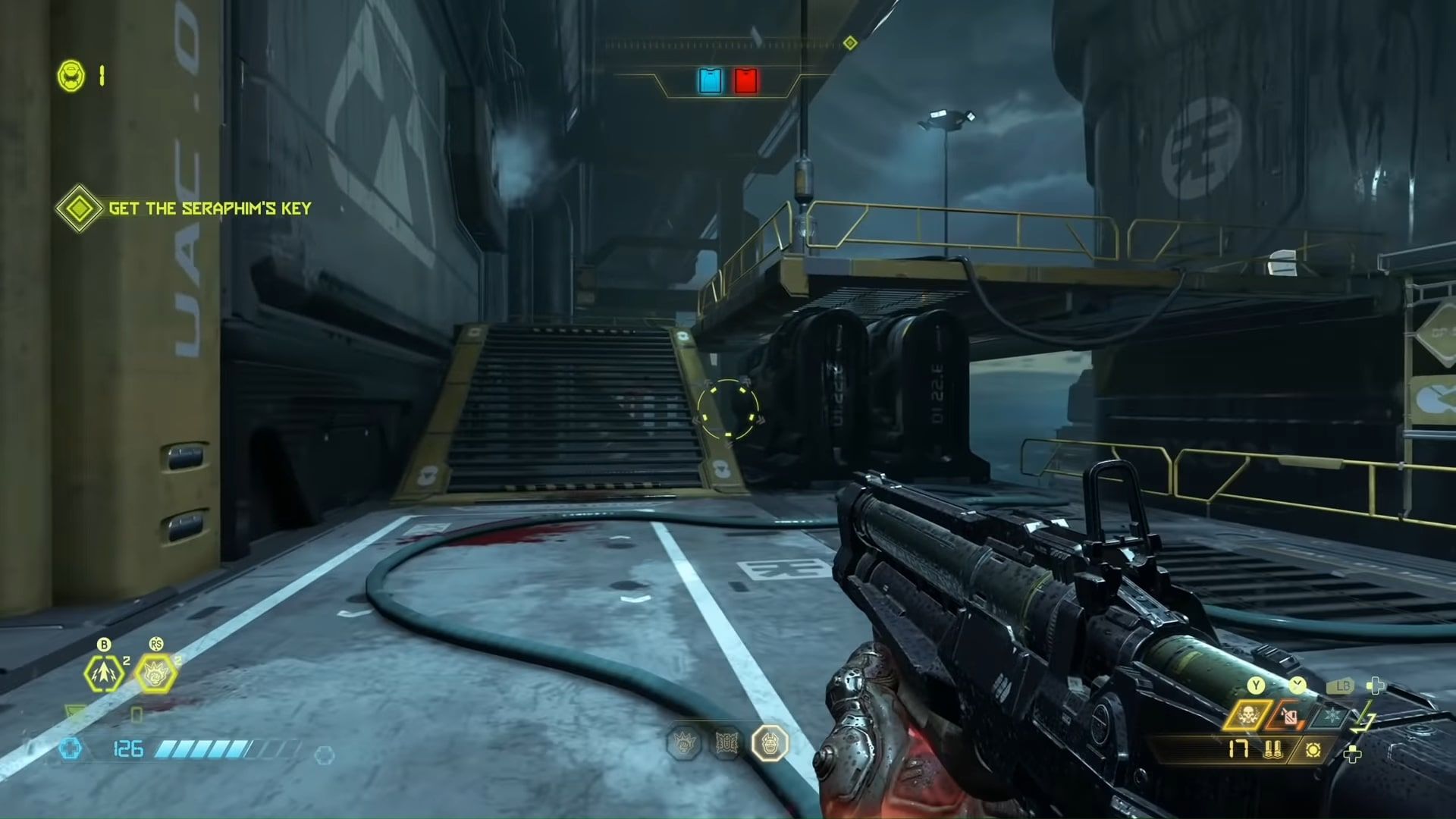This screenshot has height=819, width=1456.
Task: Select the Get the Seraphim's Key objective
Action: click(209, 209)
